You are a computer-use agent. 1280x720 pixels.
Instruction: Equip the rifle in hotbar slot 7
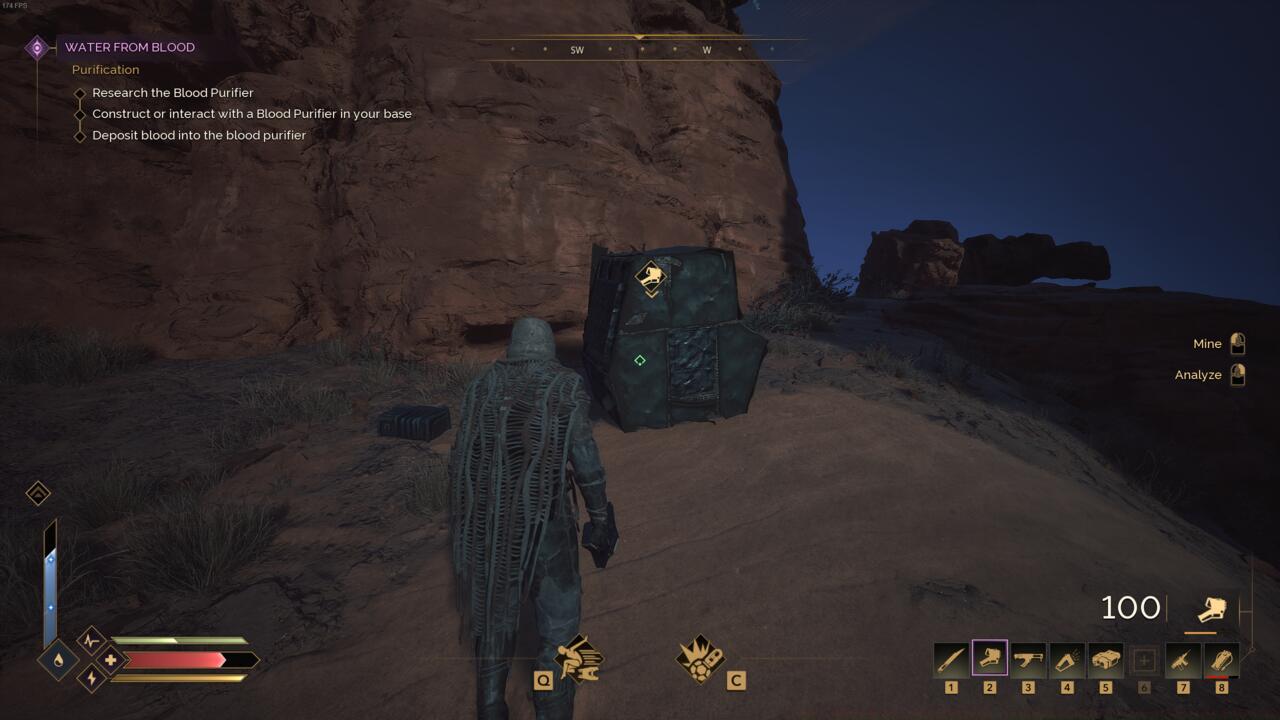pyautogui.click(x=1183, y=660)
